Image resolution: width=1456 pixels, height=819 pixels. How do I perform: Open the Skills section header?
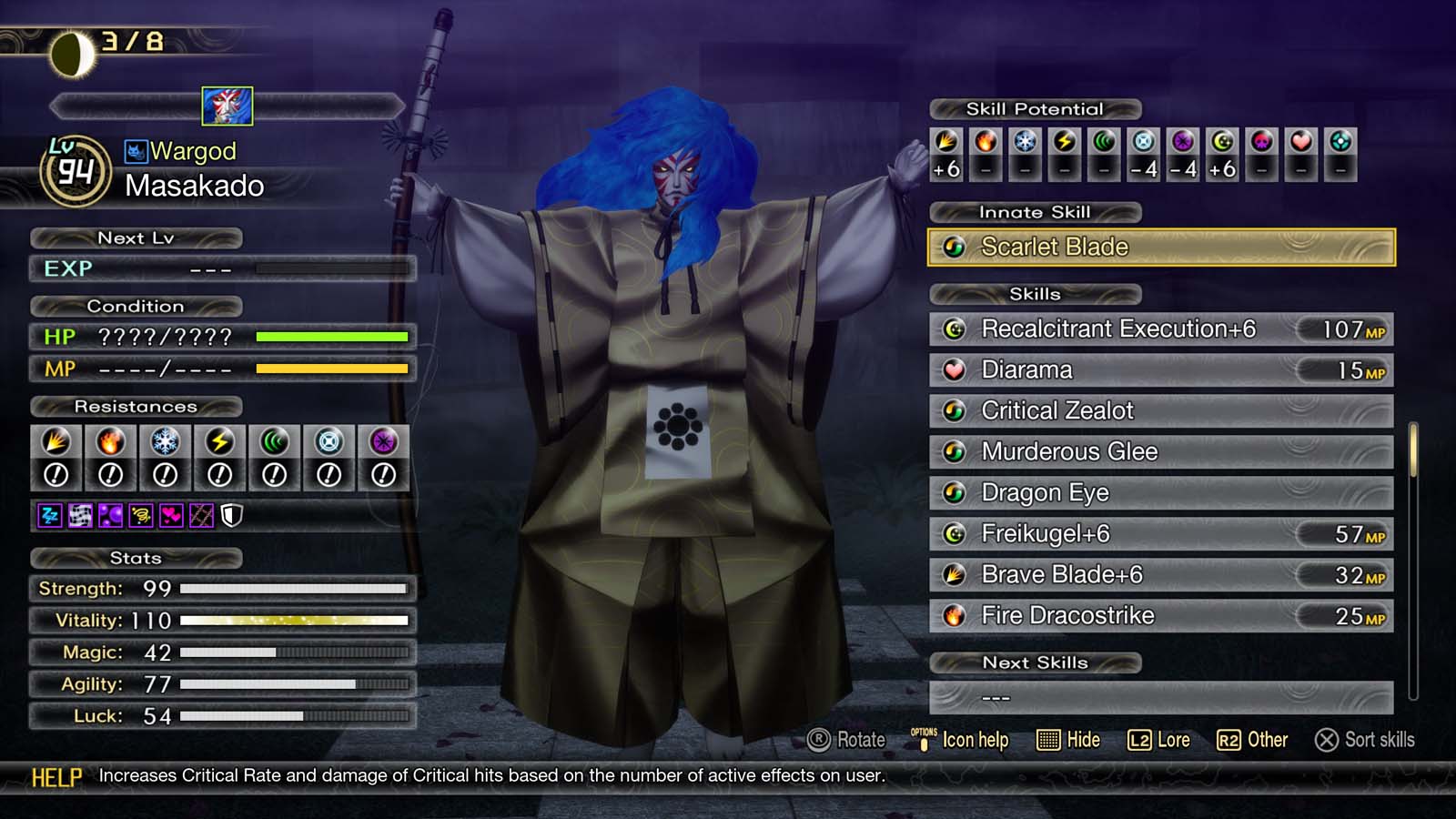click(1034, 294)
